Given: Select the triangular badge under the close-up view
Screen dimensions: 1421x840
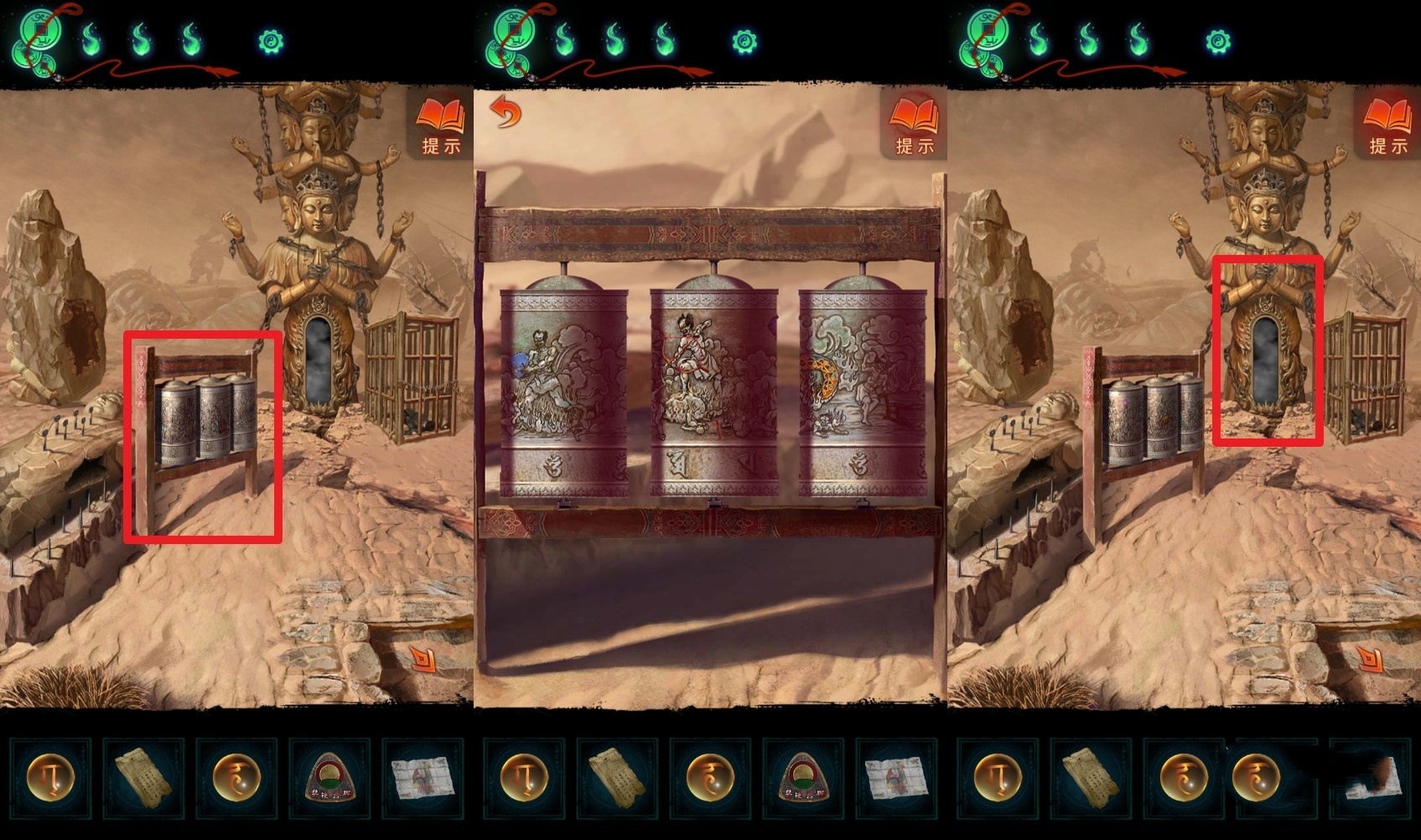Looking at the screenshot, I should pyautogui.click(x=802, y=777).
